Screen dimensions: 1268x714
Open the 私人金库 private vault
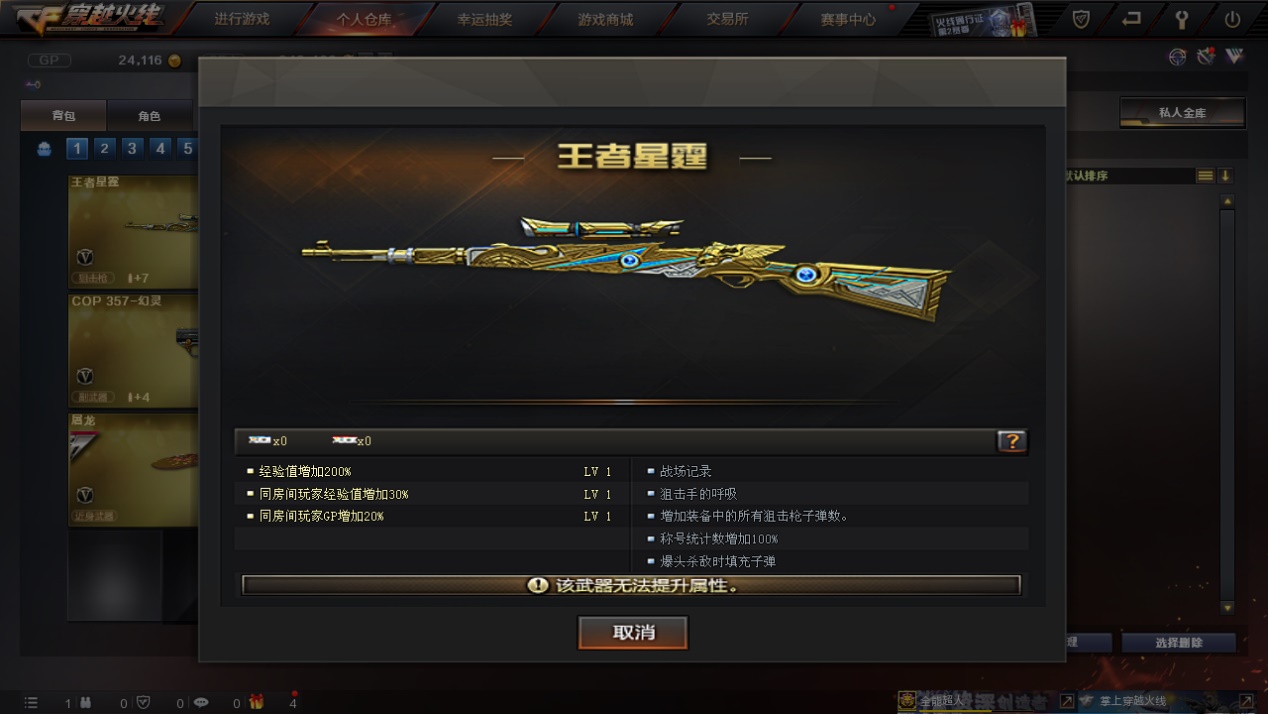[1182, 113]
